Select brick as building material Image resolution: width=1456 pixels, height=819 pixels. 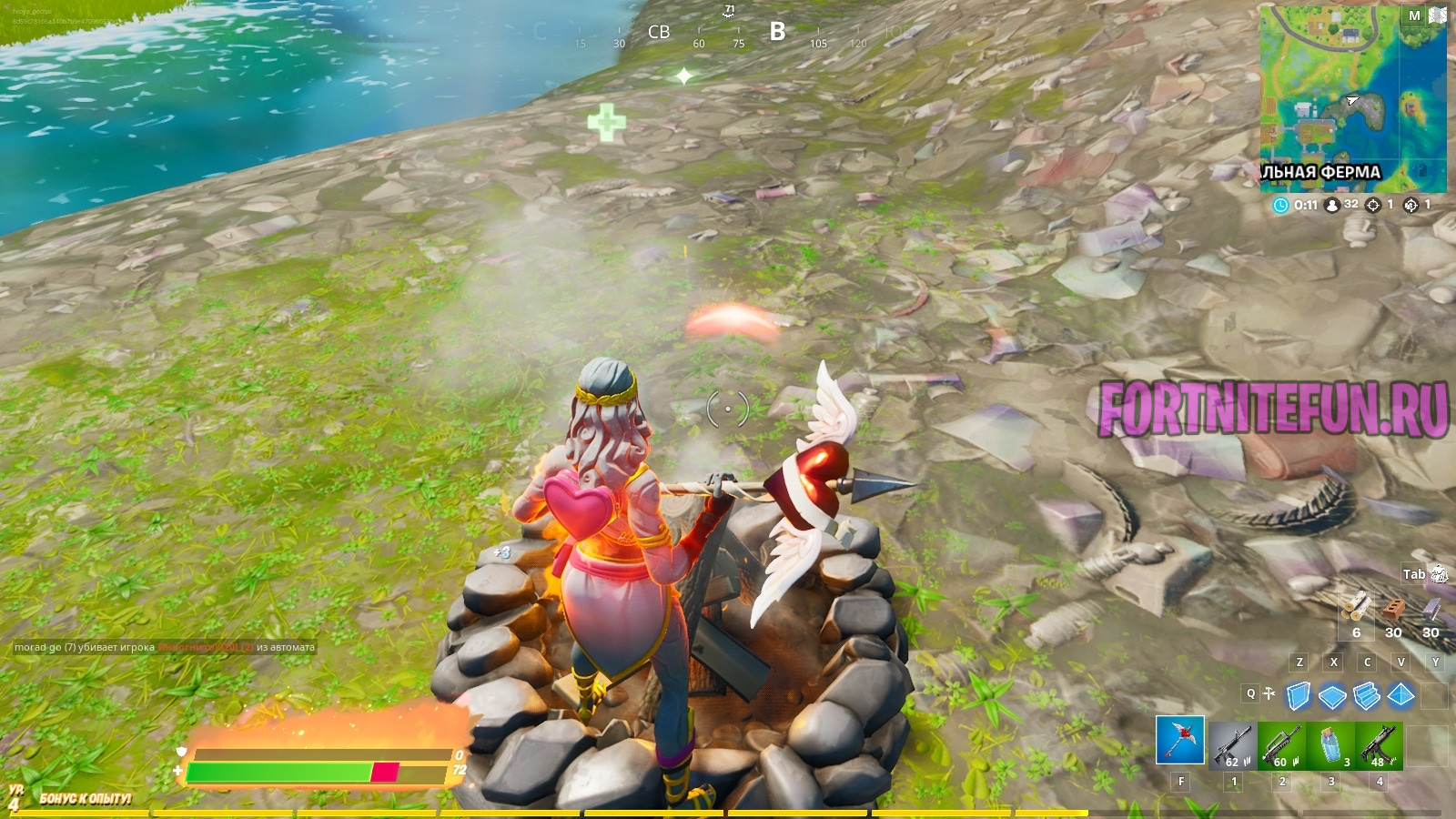(x=1393, y=609)
